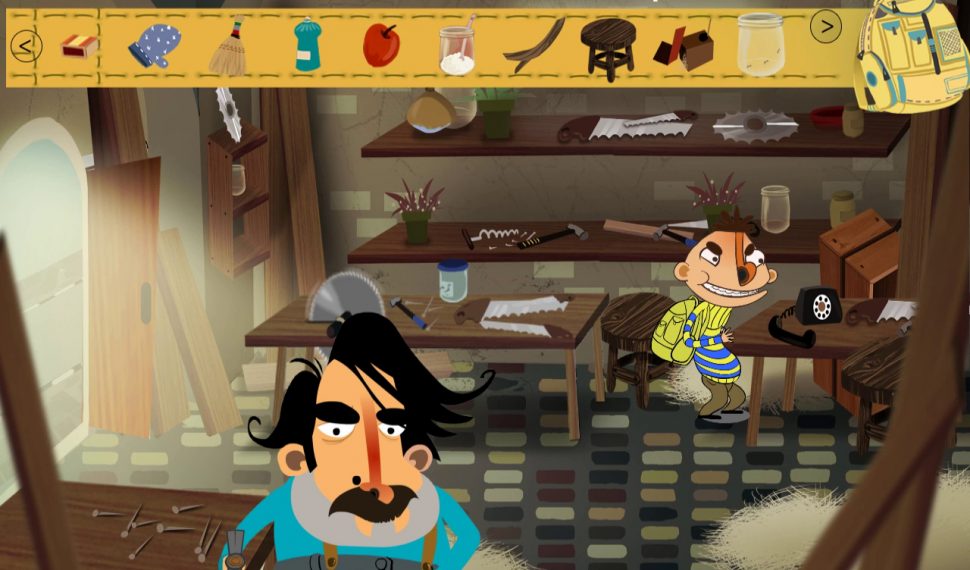Show next inventory items with right arrow
The image size is (970, 570).
tap(825, 27)
